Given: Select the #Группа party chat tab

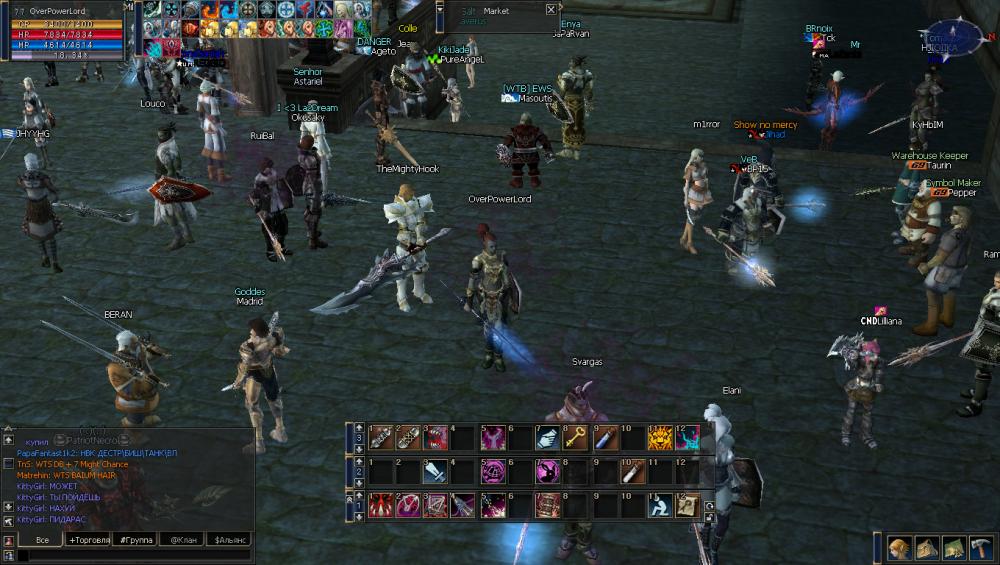Looking at the screenshot, I should pos(135,540).
